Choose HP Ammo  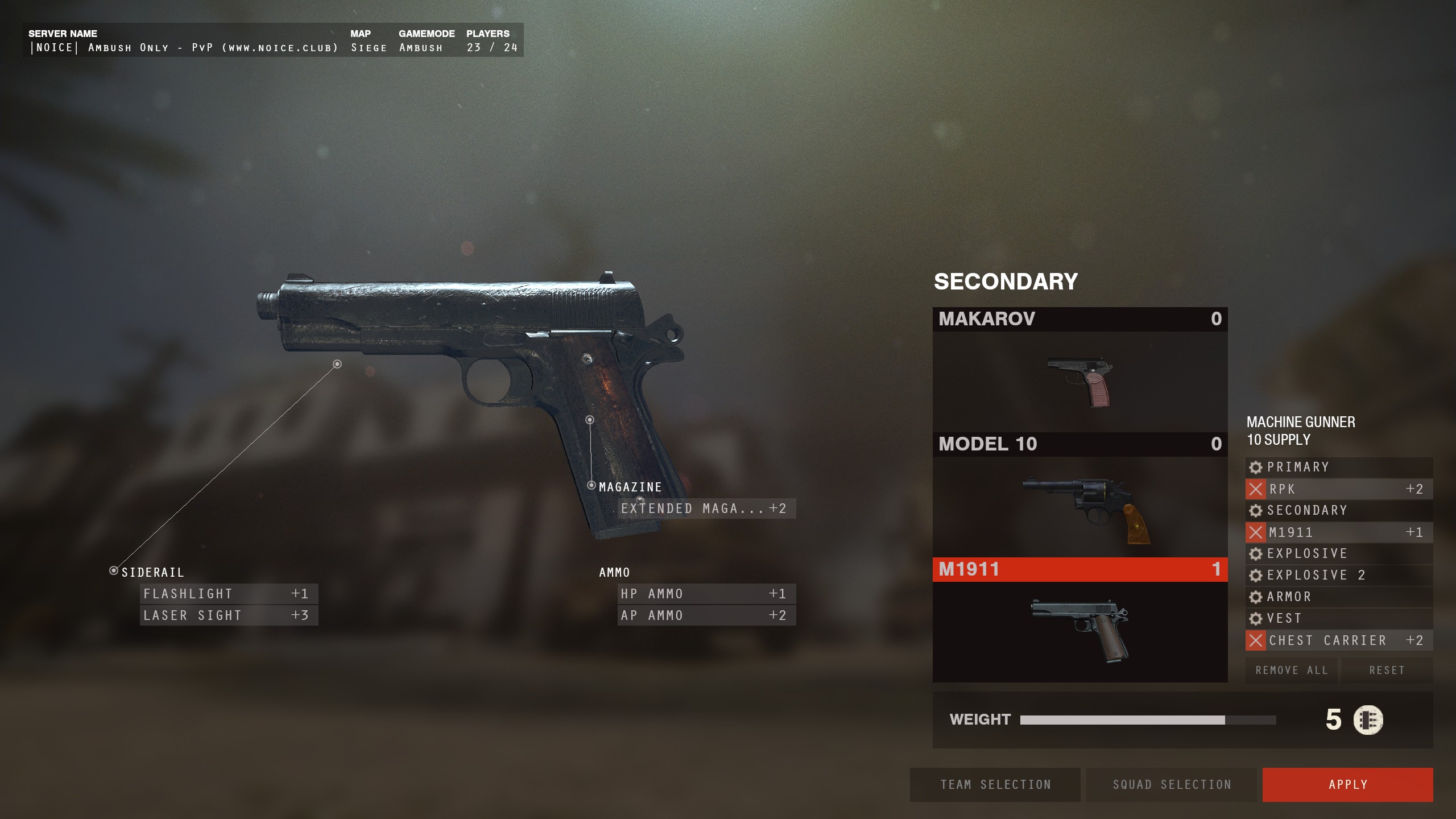(x=706, y=594)
